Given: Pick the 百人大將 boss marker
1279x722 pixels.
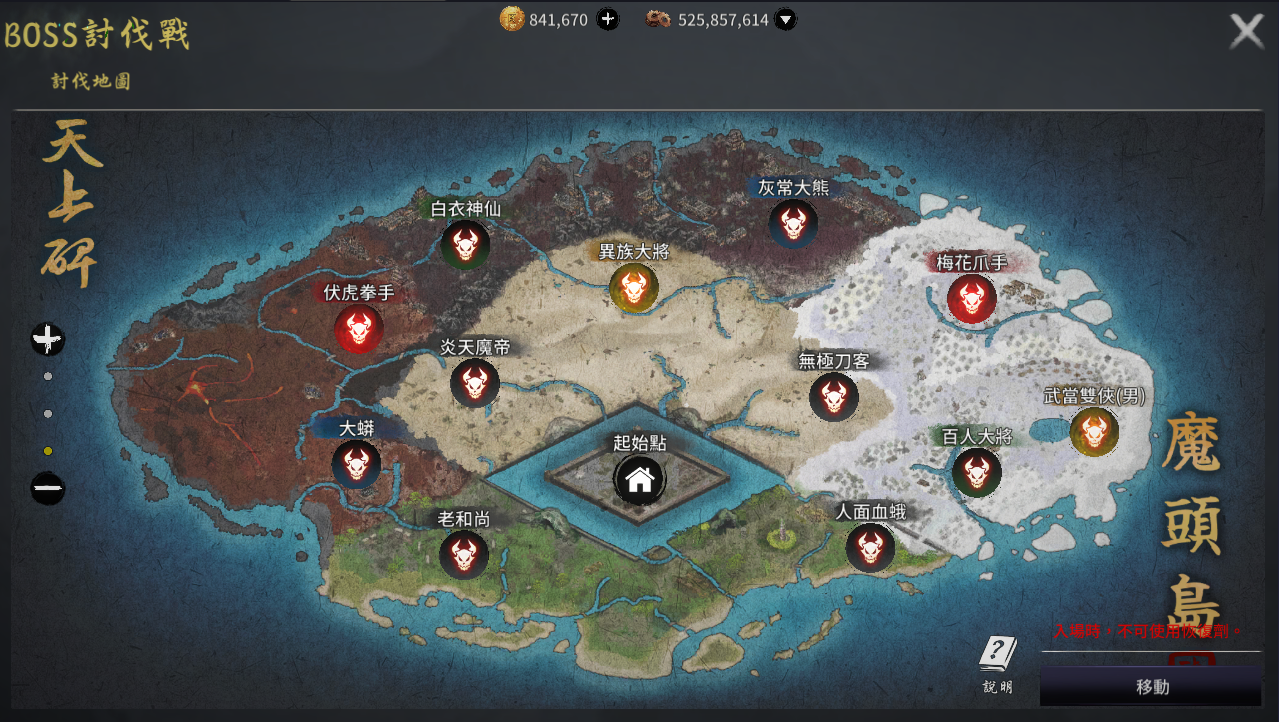Looking at the screenshot, I should pyautogui.click(x=977, y=472).
